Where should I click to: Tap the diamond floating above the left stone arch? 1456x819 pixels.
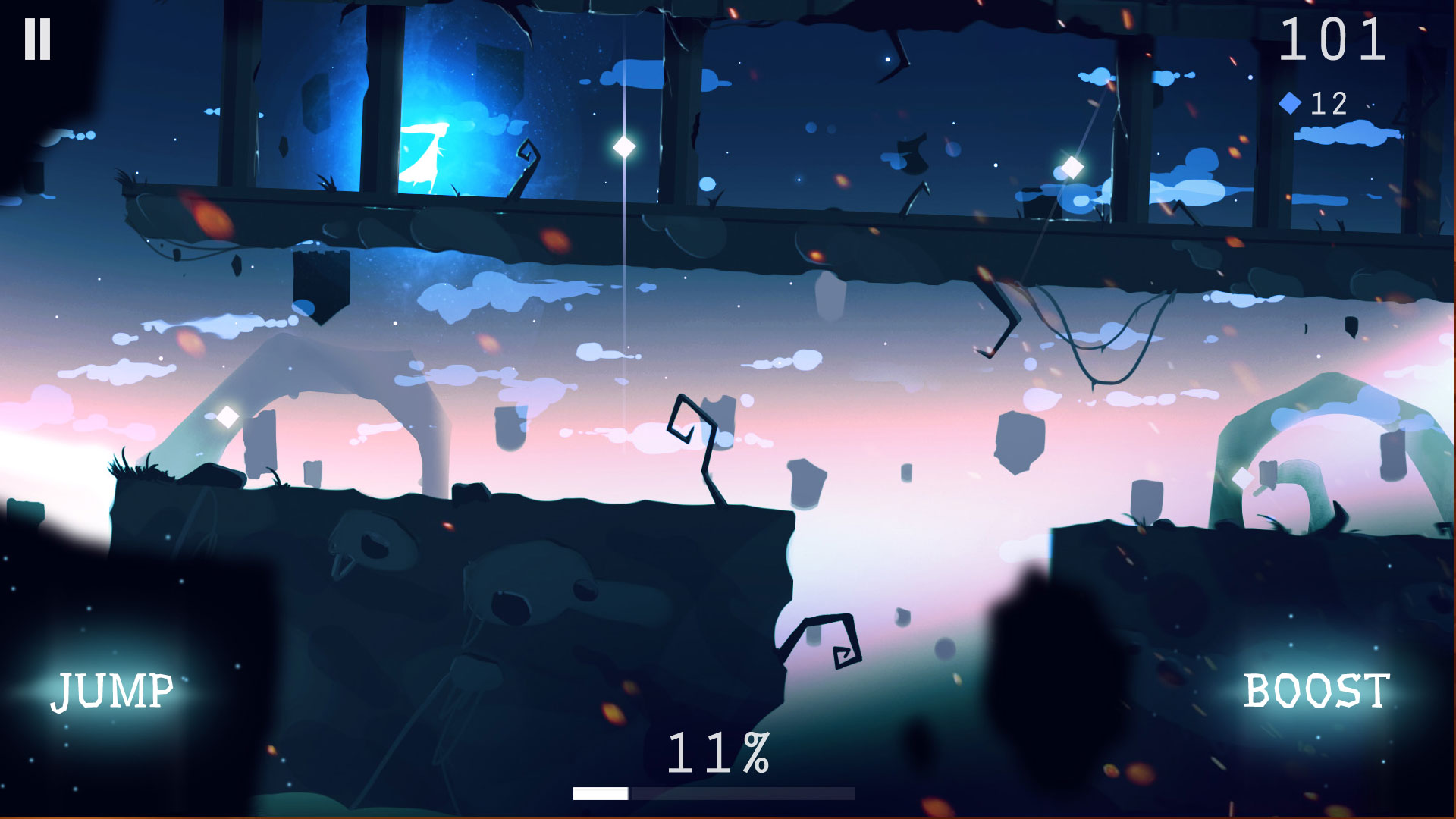(225, 416)
